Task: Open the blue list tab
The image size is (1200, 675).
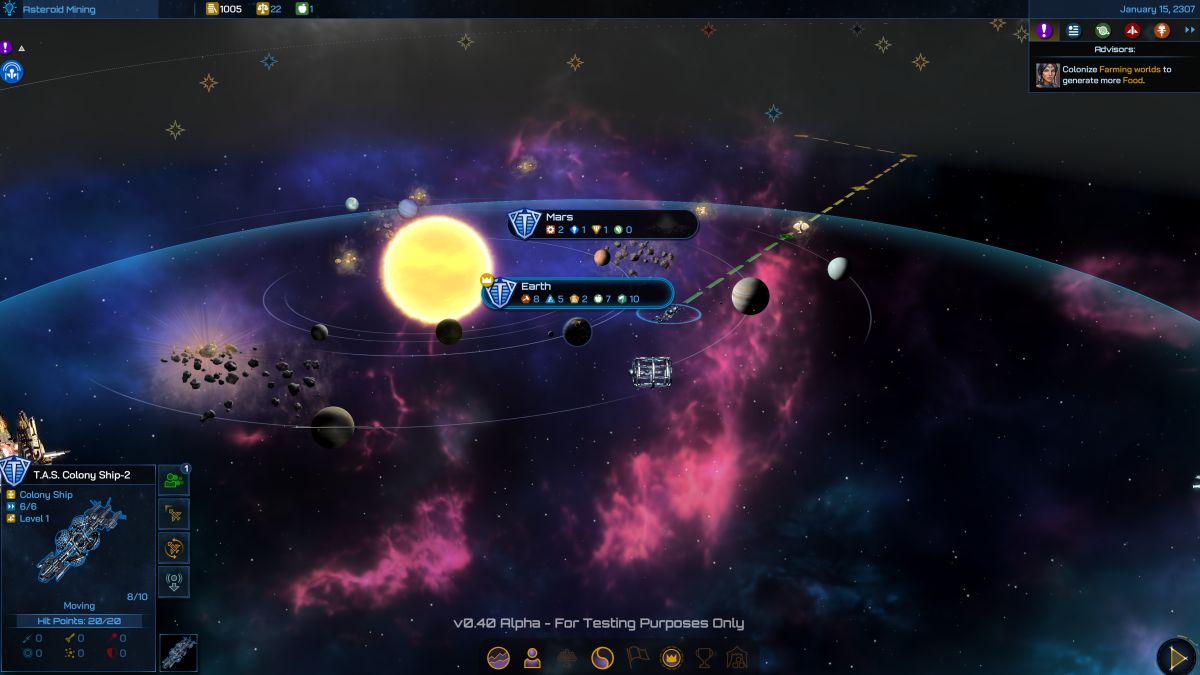Action: [1074, 30]
